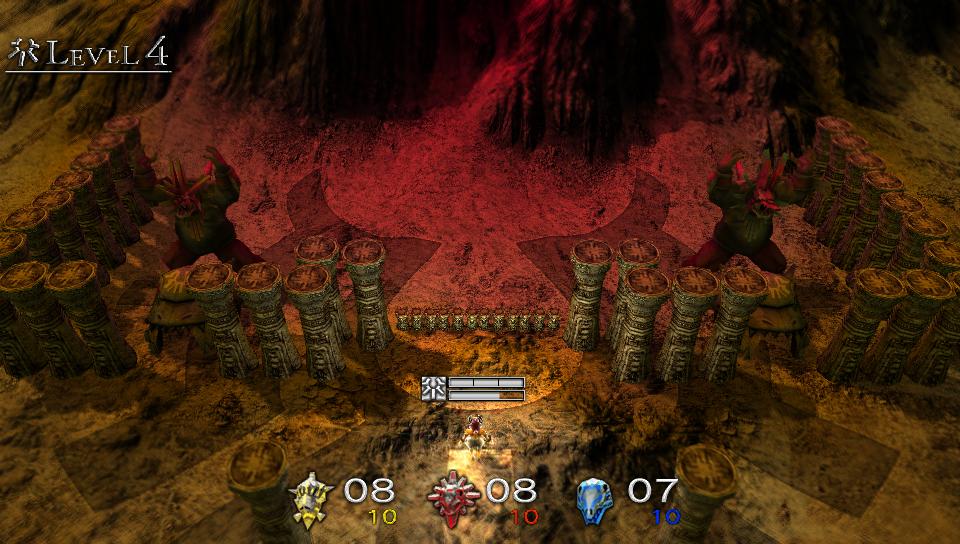
Task: Pick the blue helmet minion icon
Action: tap(597, 498)
